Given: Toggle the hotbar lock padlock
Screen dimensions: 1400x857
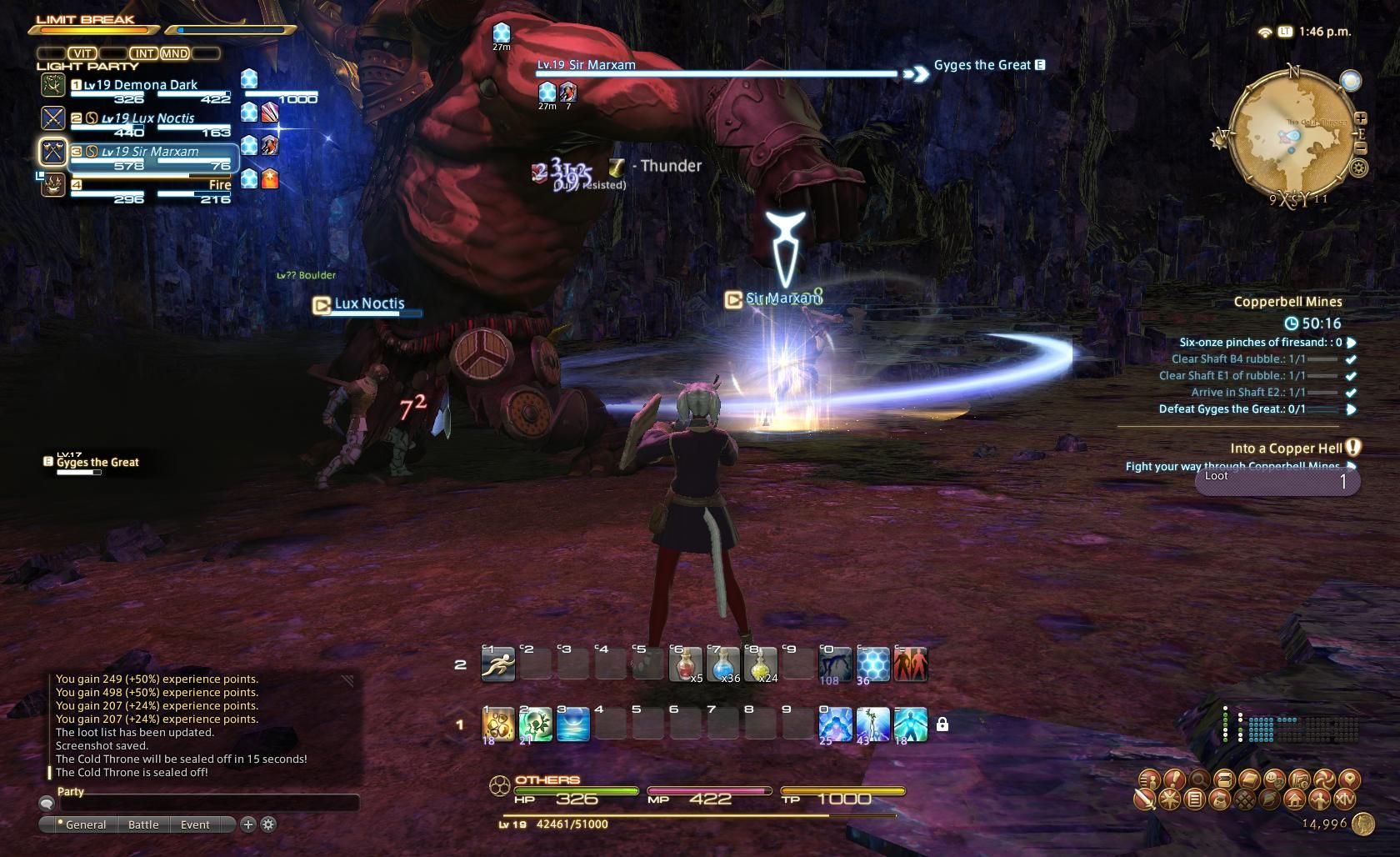Looking at the screenshot, I should pyautogui.click(x=942, y=724).
